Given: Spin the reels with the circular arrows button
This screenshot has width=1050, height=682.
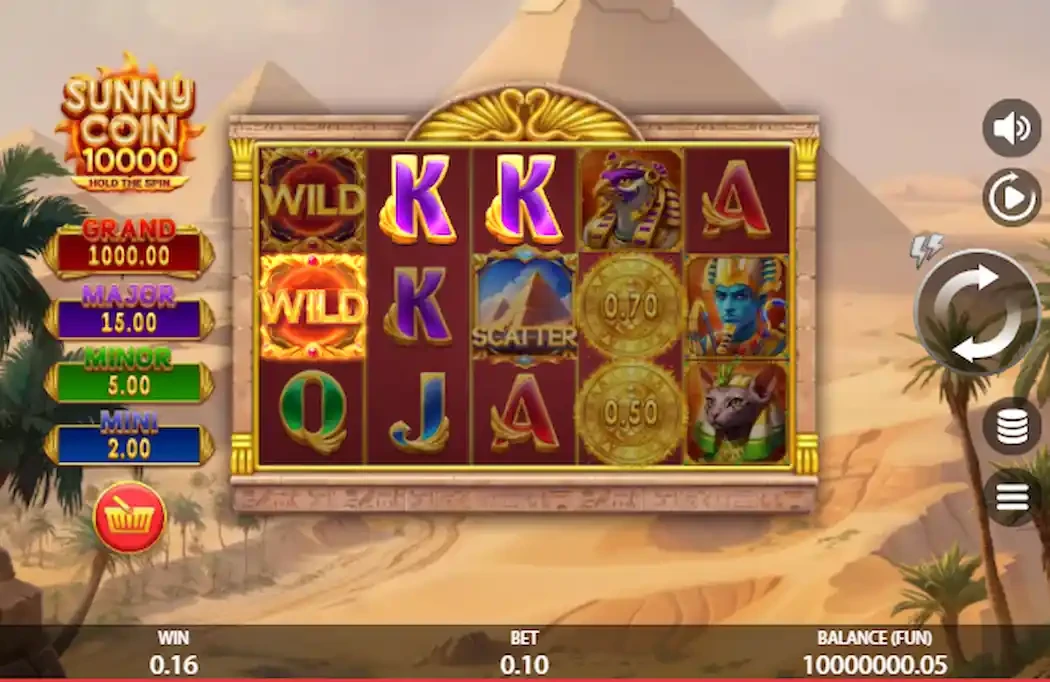Looking at the screenshot, I should click(977, 312).
